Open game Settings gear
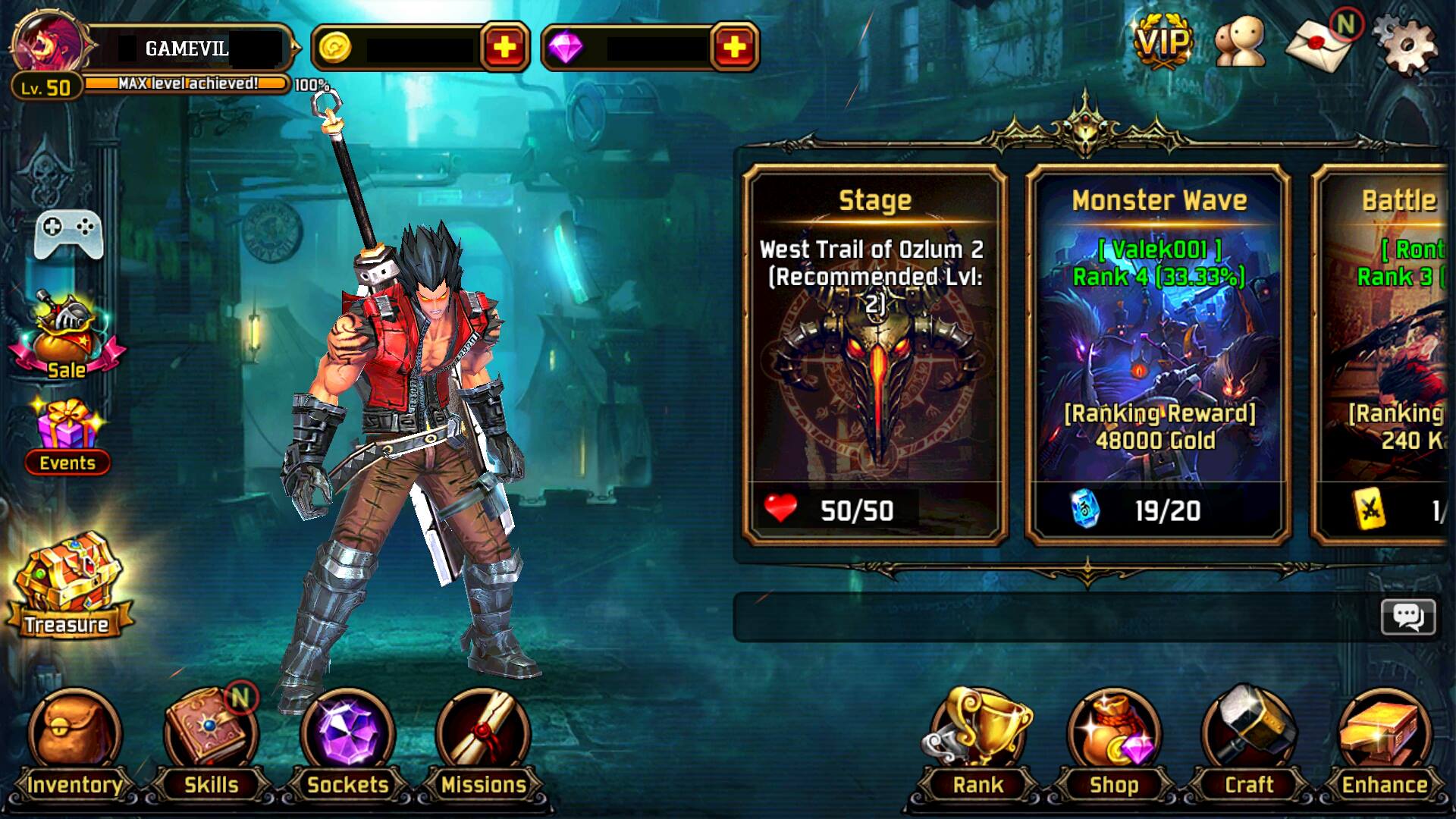1456x819 pixels. 1412,45
